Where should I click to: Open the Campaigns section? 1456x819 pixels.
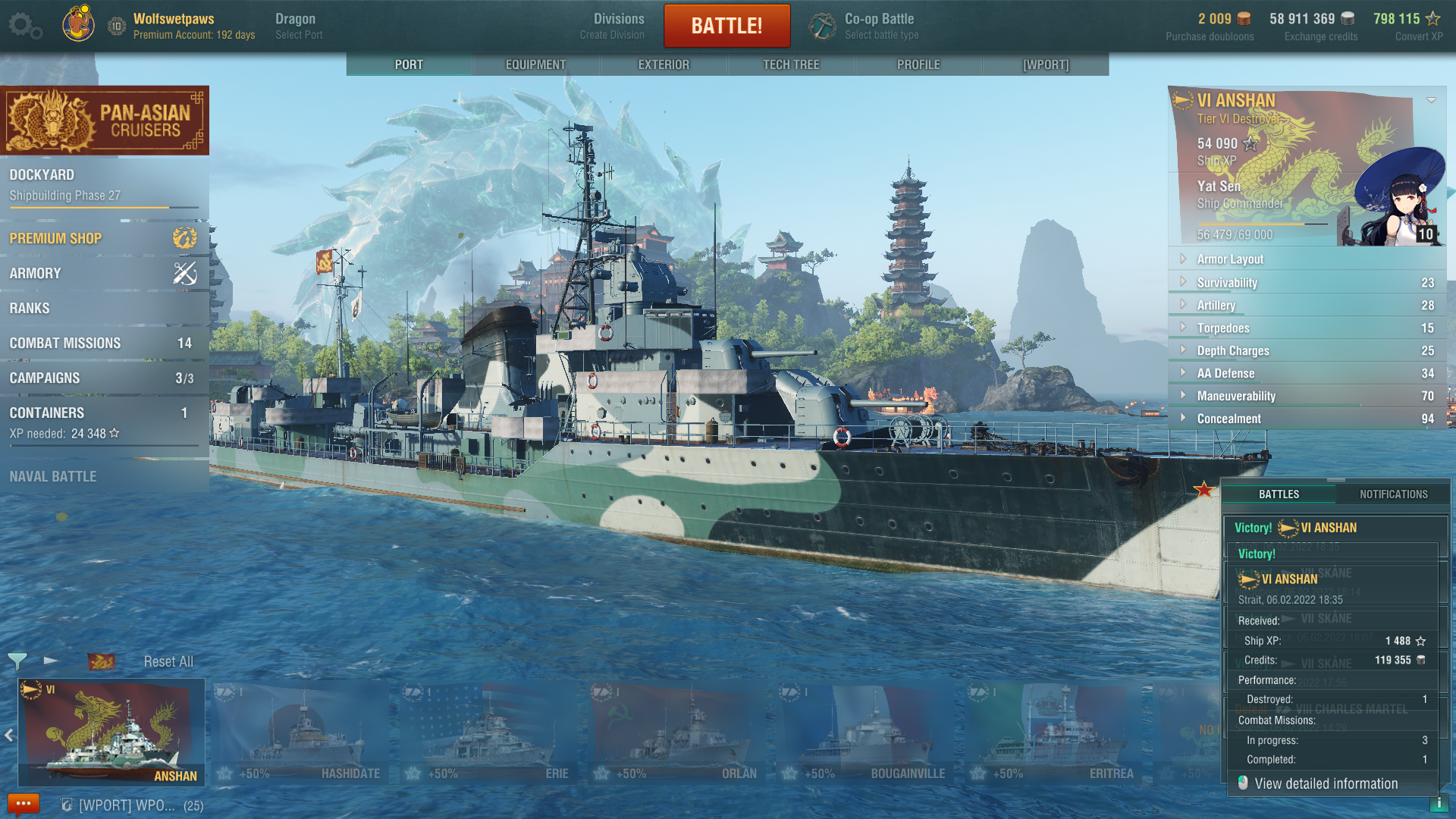pos(102,378)
